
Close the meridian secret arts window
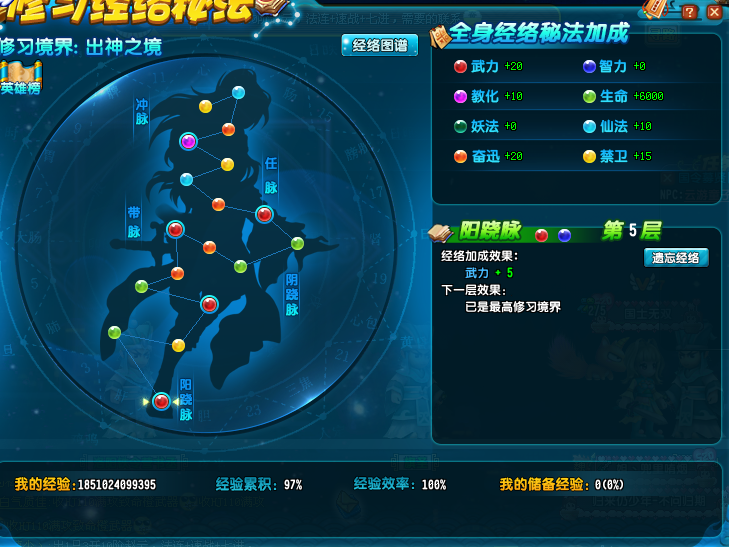point(713,12)
